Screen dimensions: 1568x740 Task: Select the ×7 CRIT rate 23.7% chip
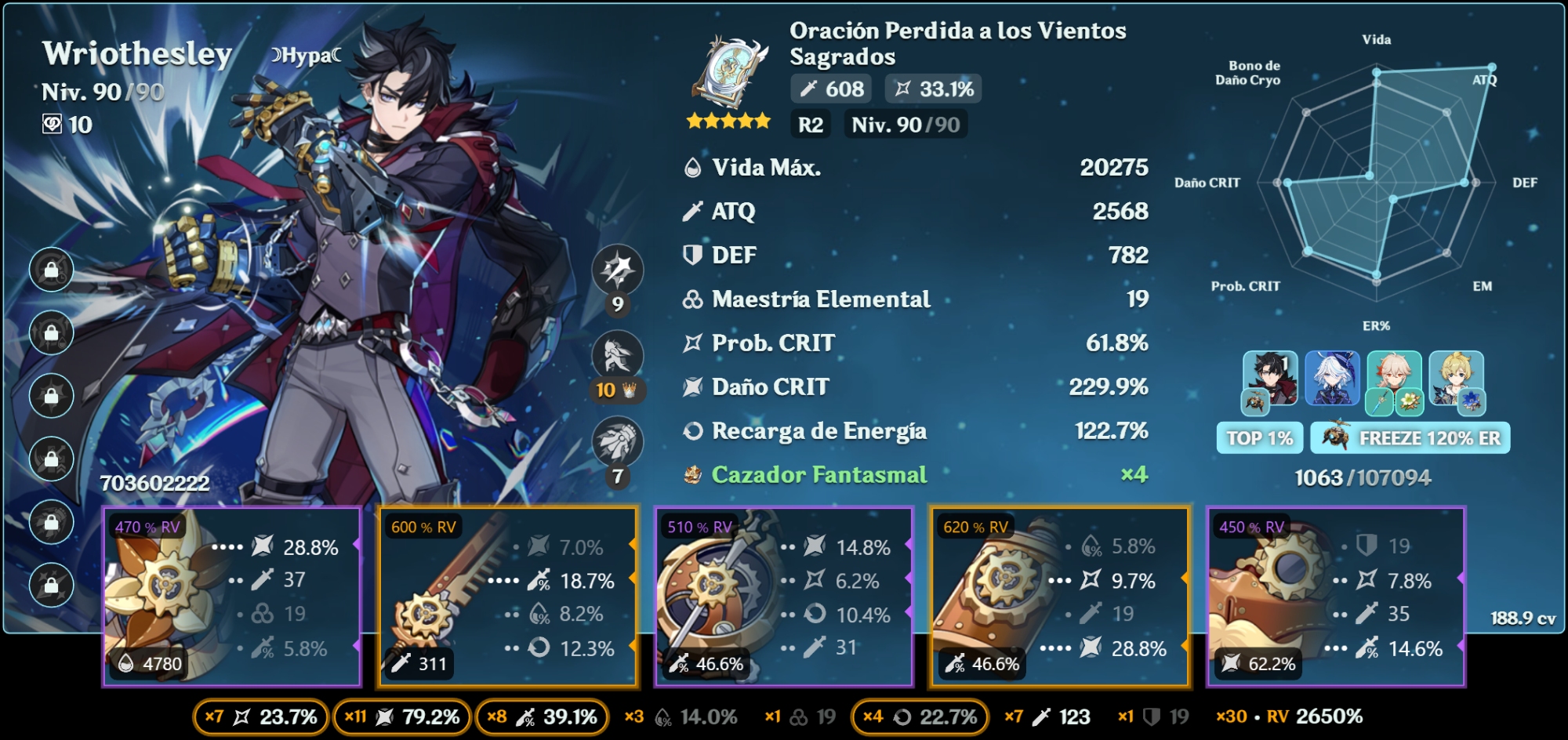tap(260, 717)
